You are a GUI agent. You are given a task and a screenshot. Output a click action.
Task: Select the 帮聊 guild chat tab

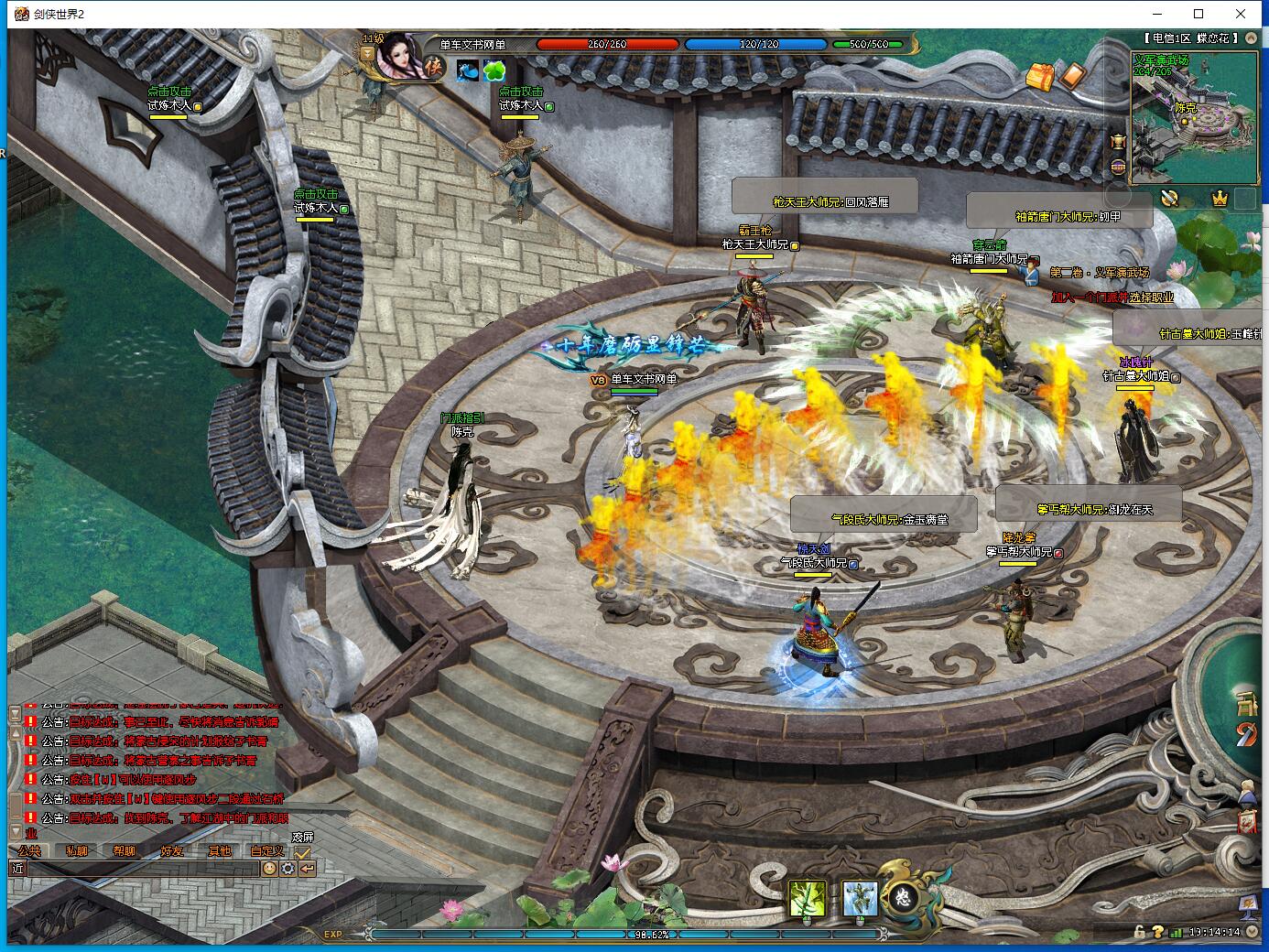tap(124, 850)
